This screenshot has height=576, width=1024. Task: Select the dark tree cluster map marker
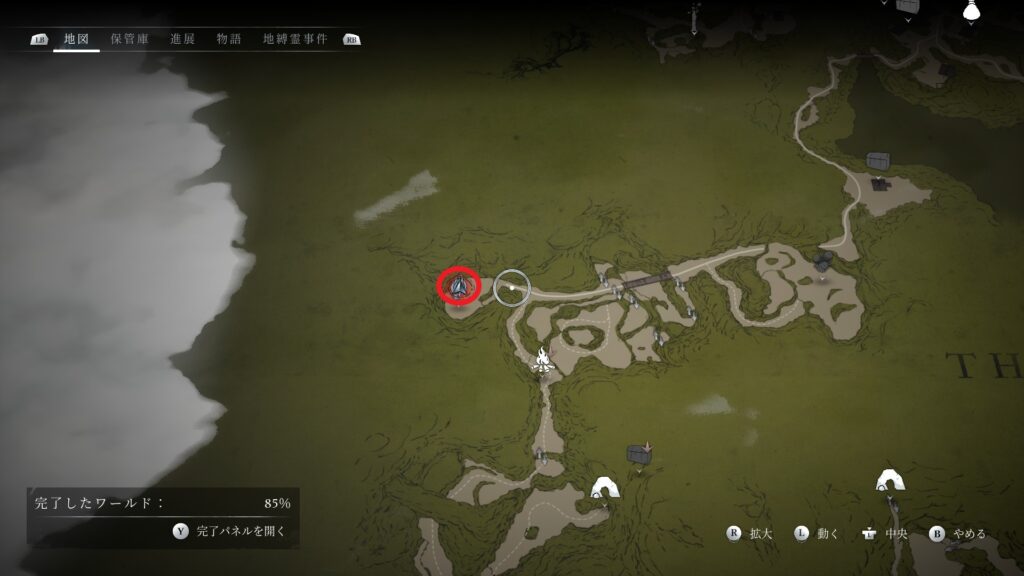tap(823, 262)
